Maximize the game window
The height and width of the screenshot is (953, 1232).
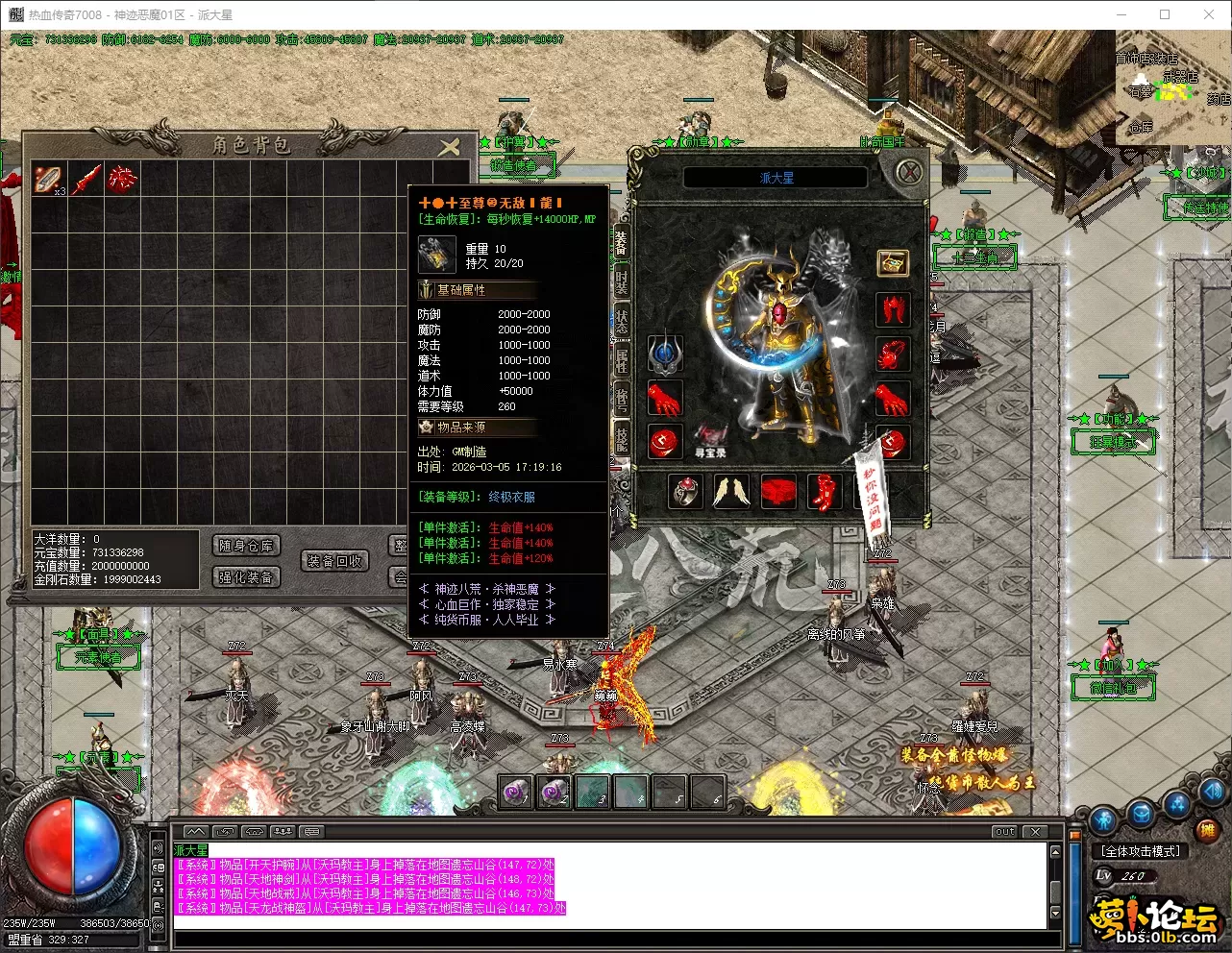coord(1165,14)
